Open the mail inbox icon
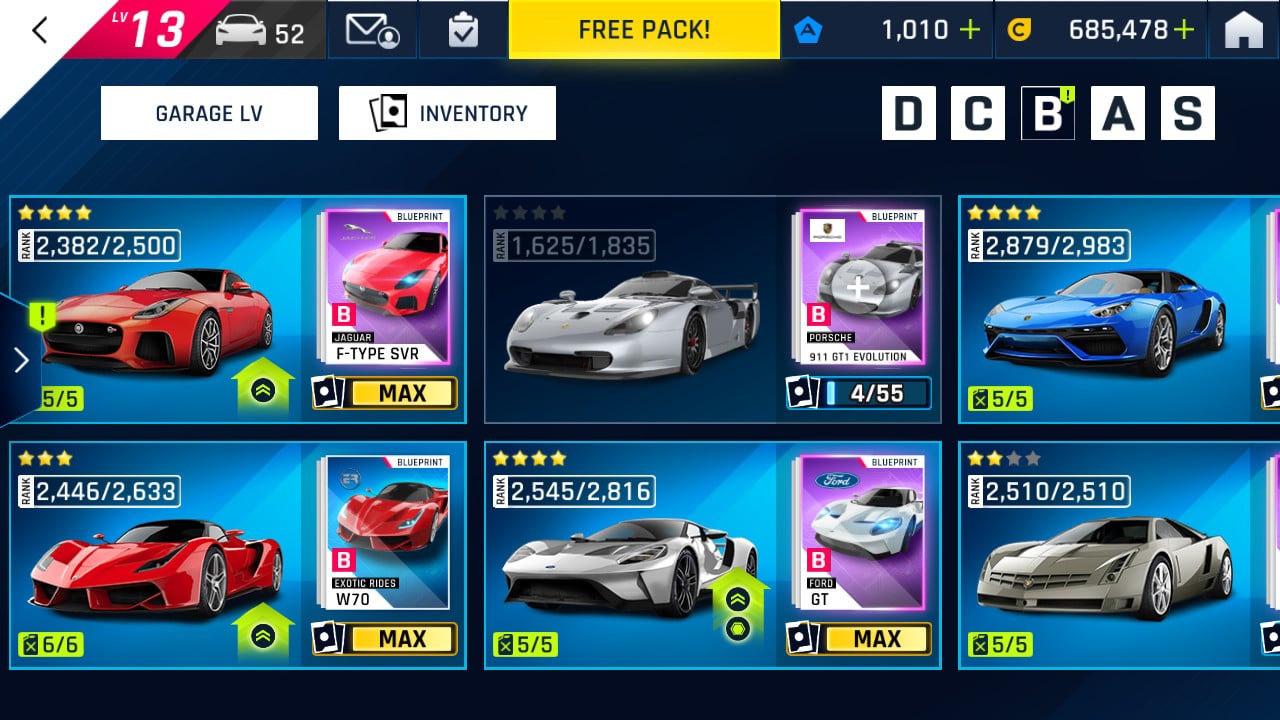Viewport: 1280px width, 720px height. pyautogui.click(x=372, y=30)
